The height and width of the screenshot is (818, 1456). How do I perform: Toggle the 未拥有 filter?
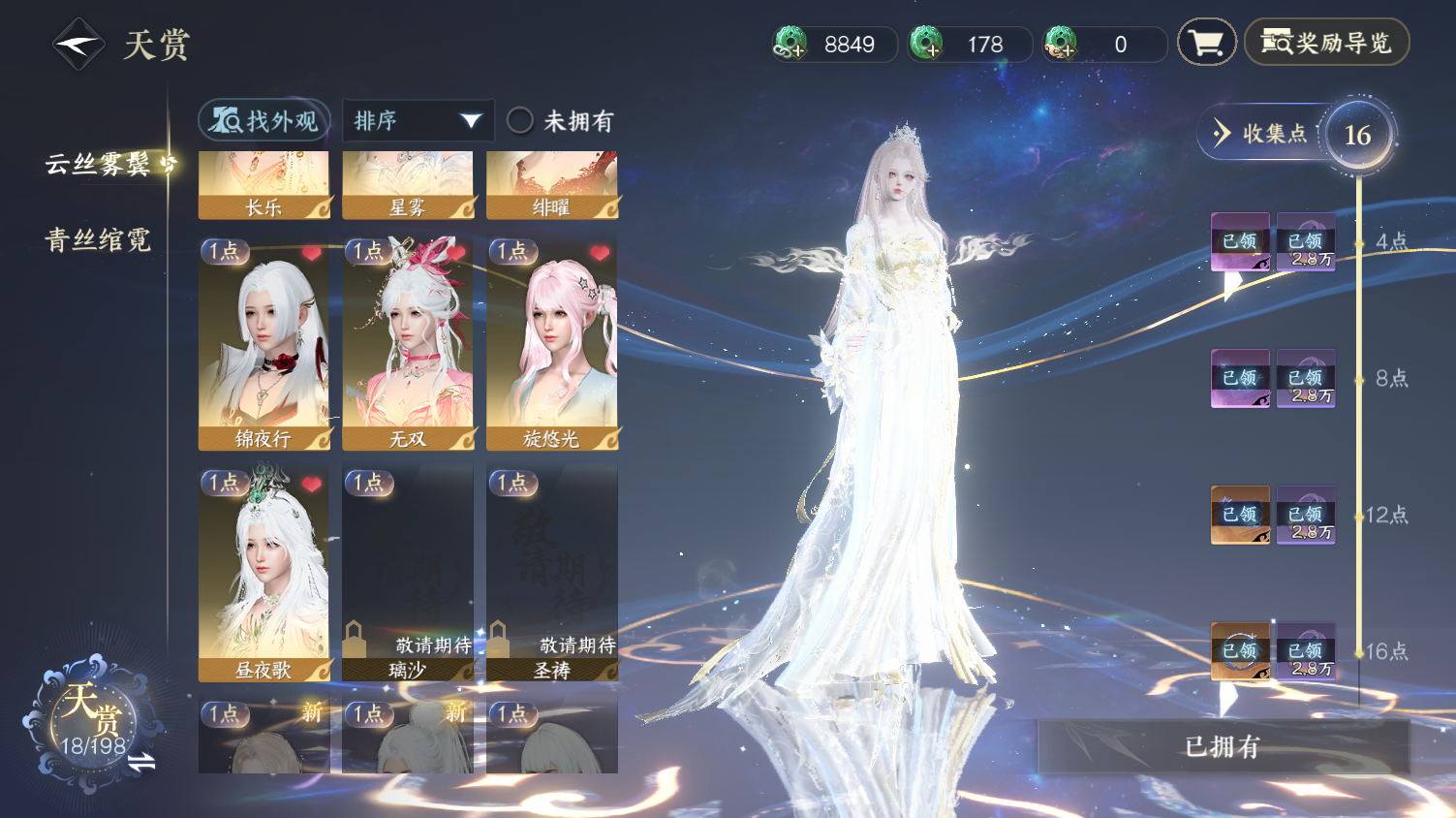point(520,121)
